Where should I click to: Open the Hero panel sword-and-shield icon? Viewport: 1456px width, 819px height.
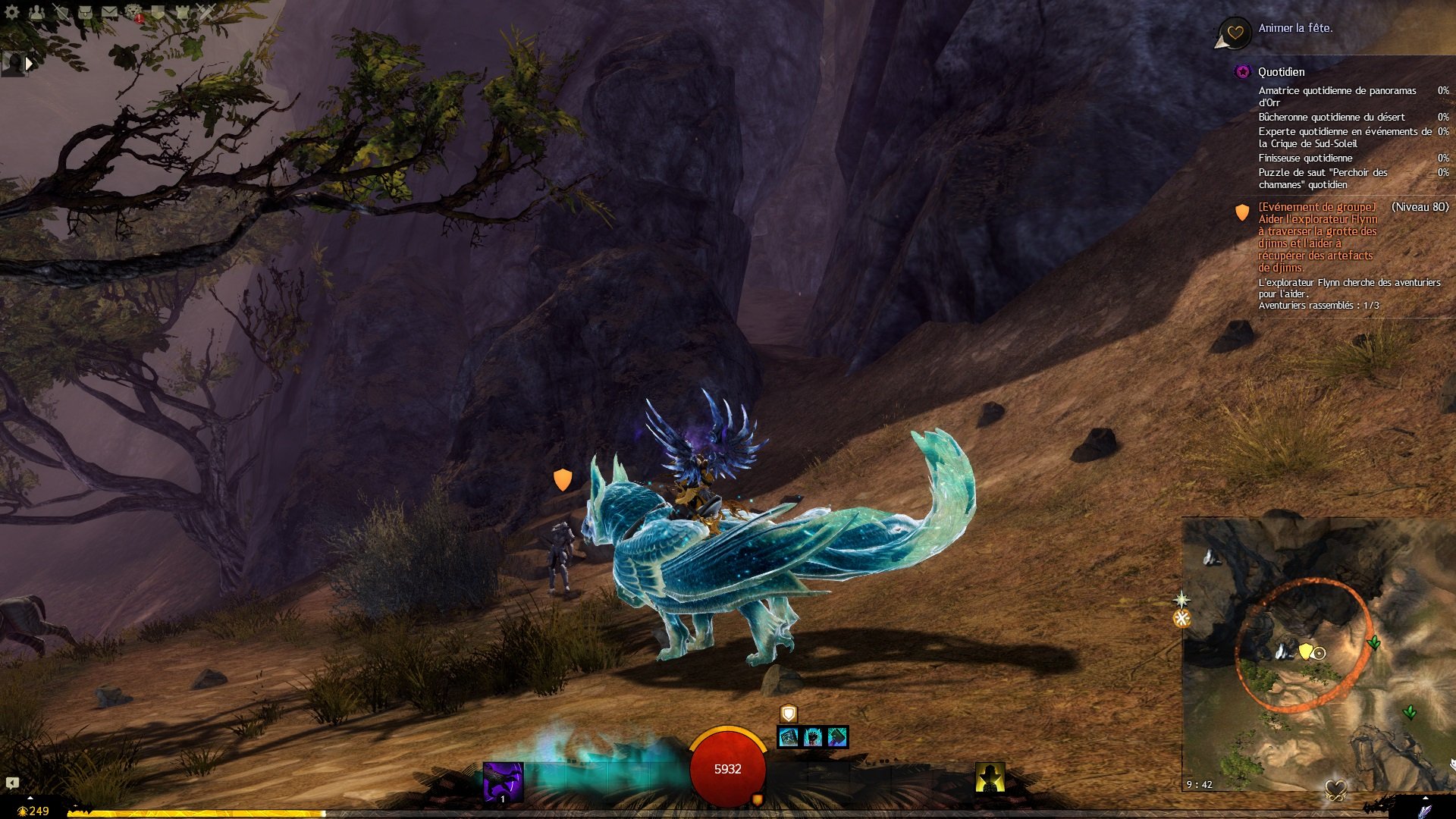click(x=61, y=12)
